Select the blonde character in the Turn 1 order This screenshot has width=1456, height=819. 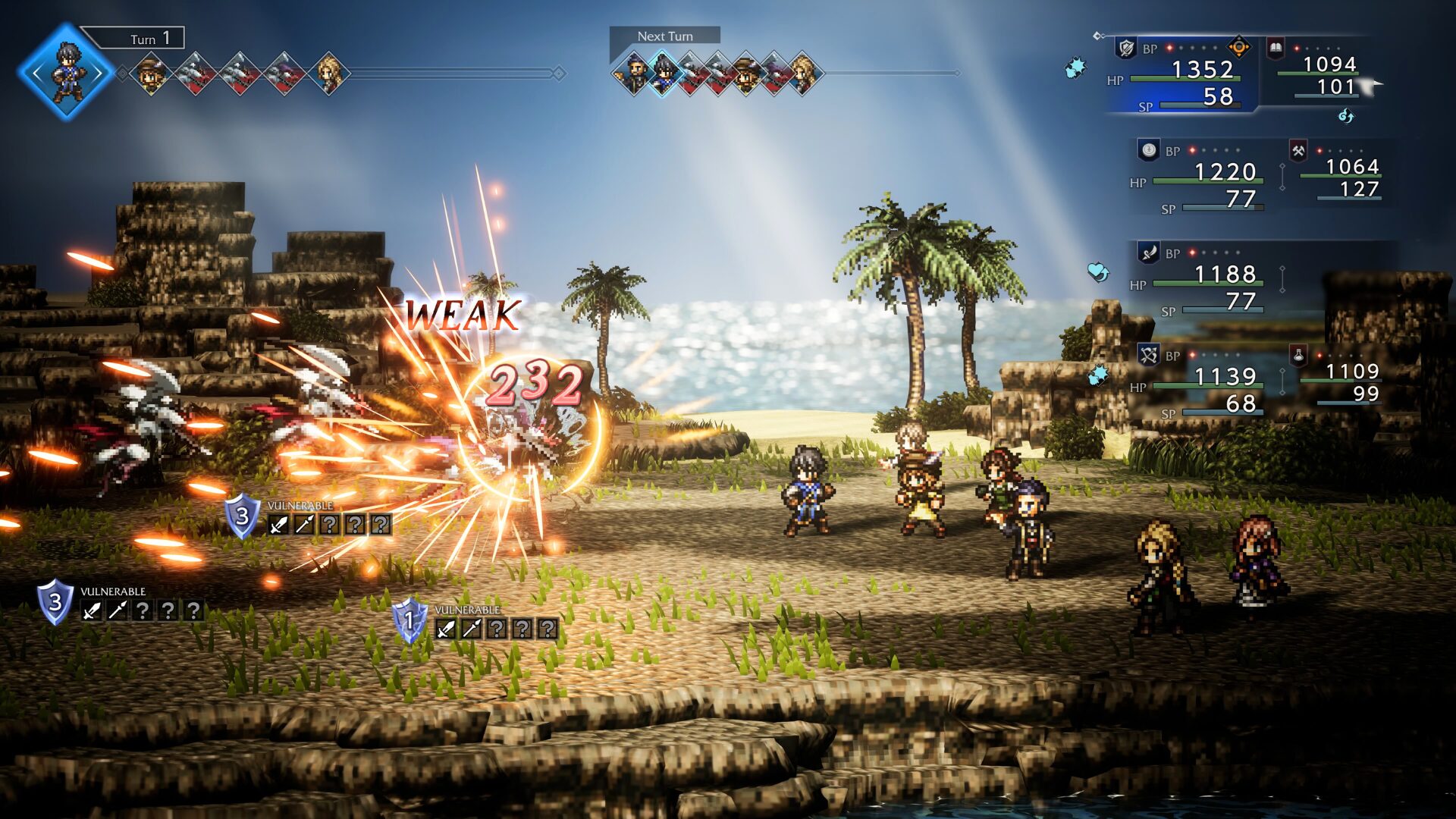[x=329, y=74]
